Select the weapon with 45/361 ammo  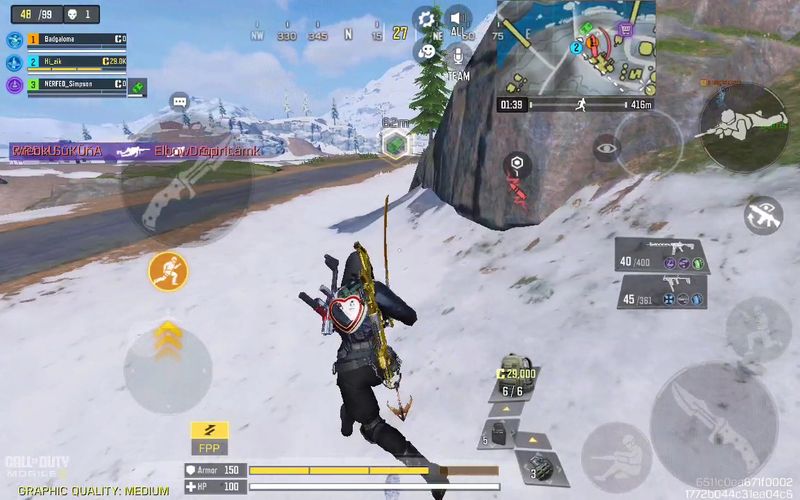pyautogui.click(x=661, y=291)
